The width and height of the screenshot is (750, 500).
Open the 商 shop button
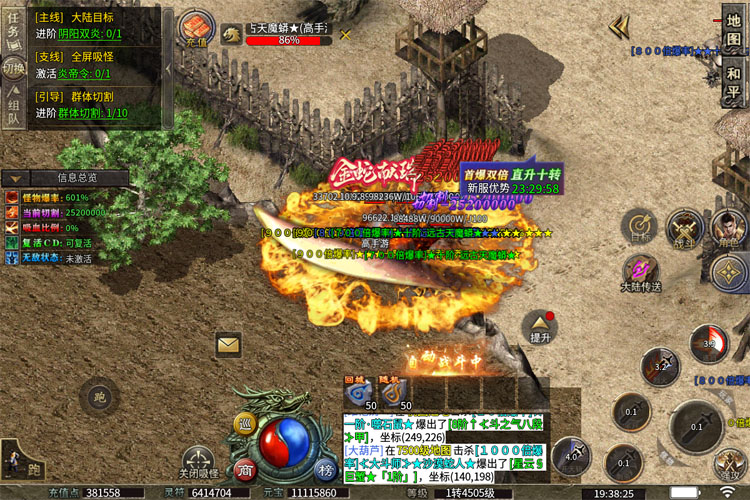point(245,469)
